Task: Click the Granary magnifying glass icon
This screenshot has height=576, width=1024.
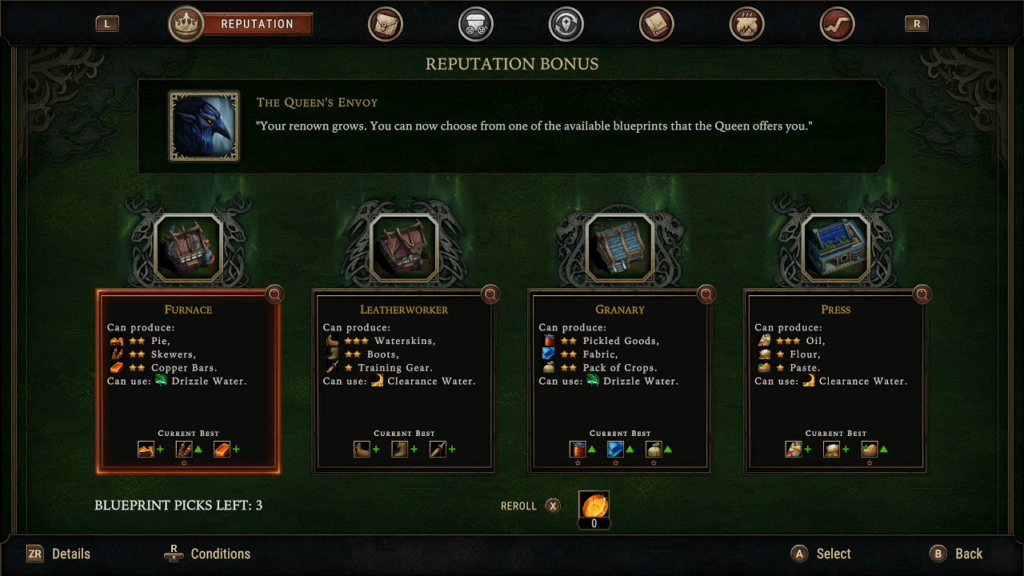Action: 706,294
